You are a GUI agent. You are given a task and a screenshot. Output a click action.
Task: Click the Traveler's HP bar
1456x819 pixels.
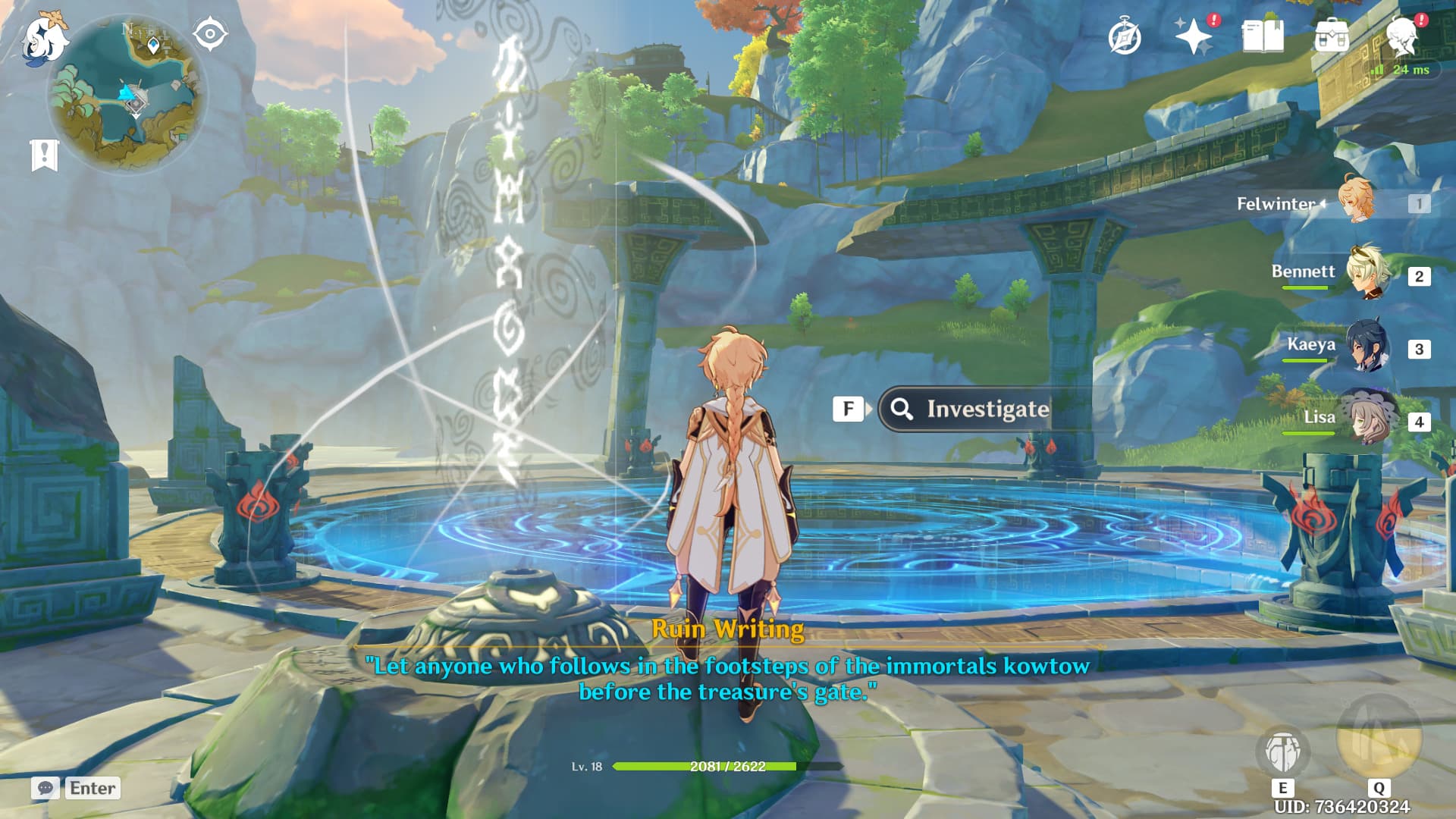pyautogui.click(x=713, y=767)
